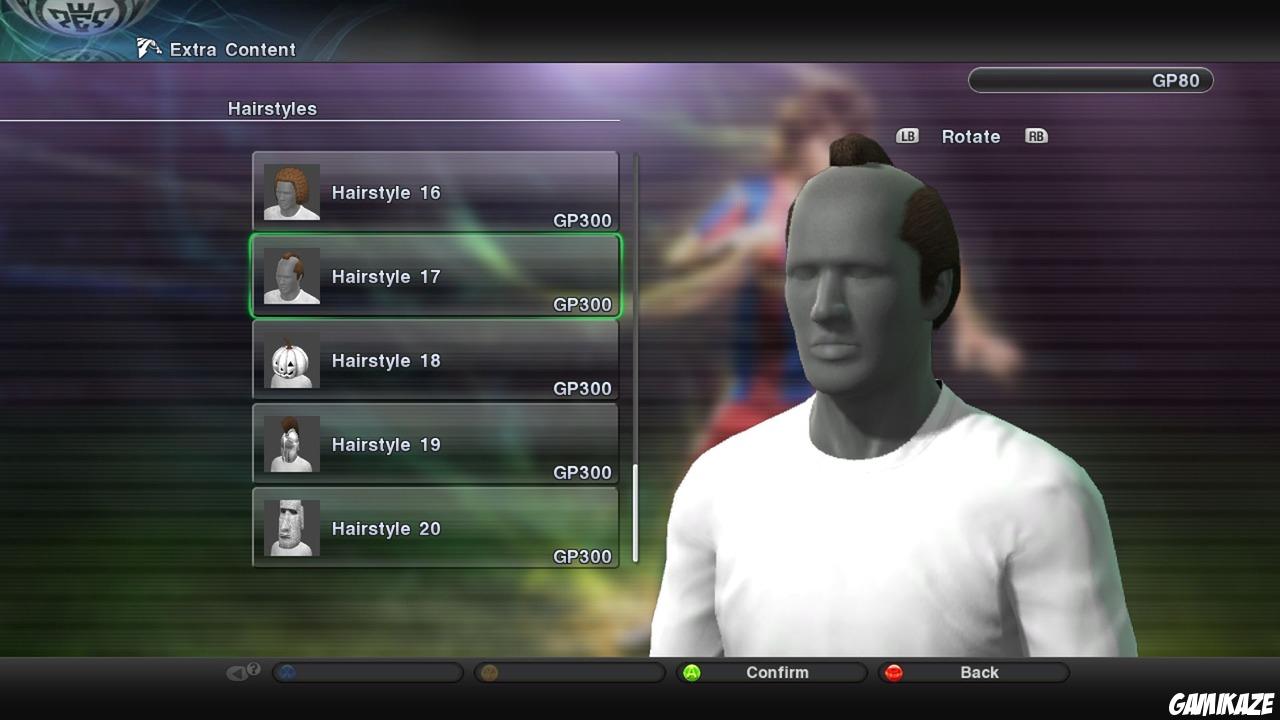Click the Back button
Image resolution: width=1280 pixels, height=720 pixels.
(x=979, y=672)
